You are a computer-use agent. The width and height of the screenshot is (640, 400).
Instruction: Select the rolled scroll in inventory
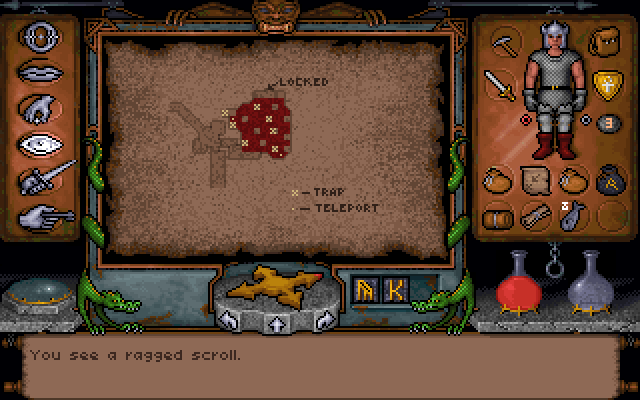(534, 216)
